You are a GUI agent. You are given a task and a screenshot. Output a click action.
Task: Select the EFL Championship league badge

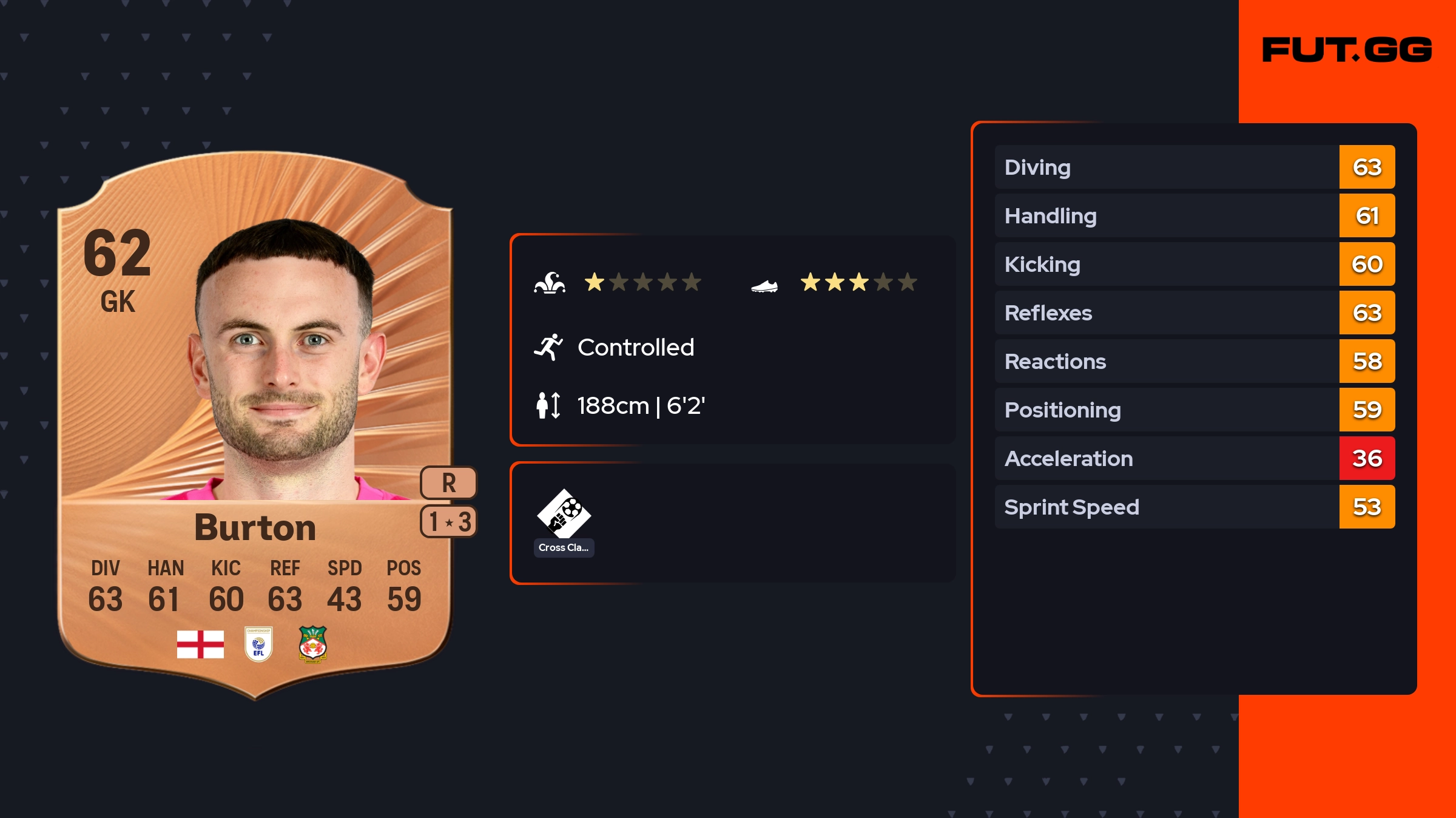pyautogui.click(x=258, y=644)
